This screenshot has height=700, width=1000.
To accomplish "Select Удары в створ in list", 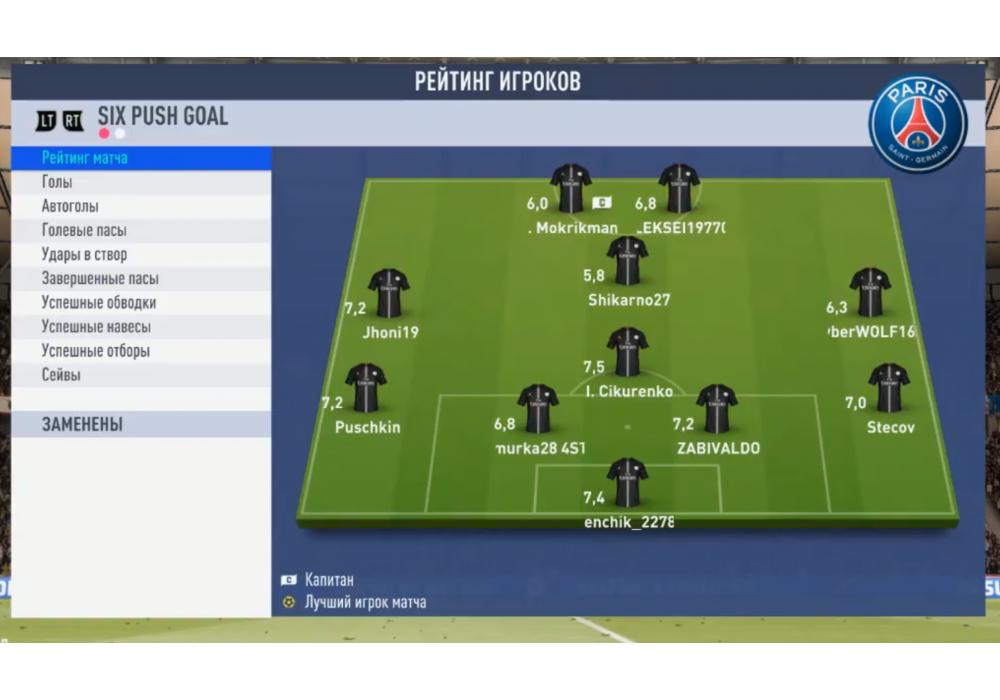I will pos(140,255).
